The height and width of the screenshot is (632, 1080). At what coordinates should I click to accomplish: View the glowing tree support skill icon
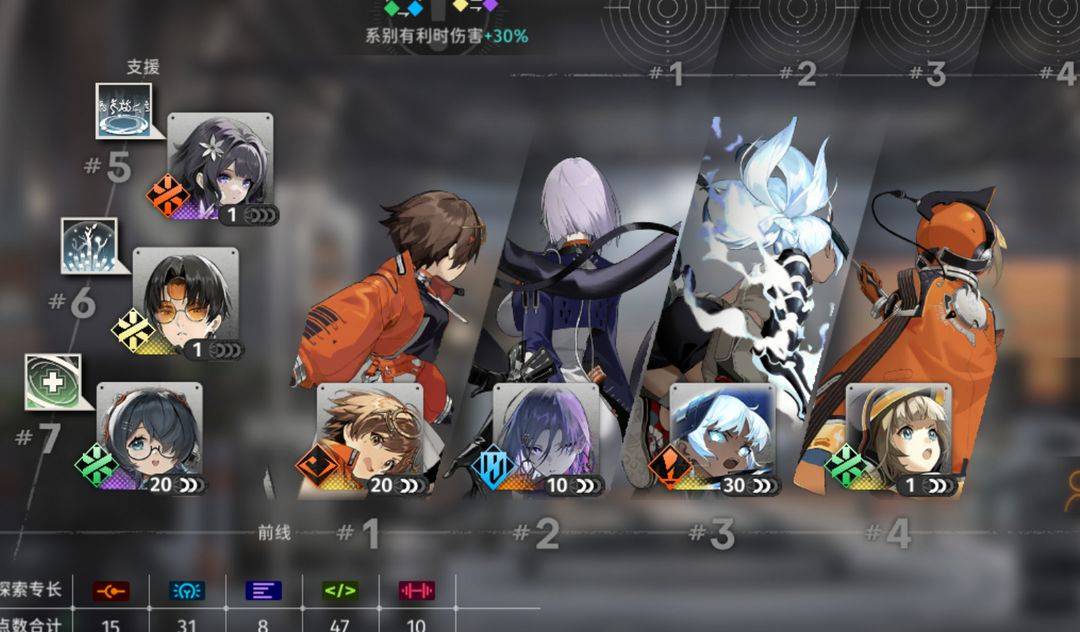coord(89,246)
